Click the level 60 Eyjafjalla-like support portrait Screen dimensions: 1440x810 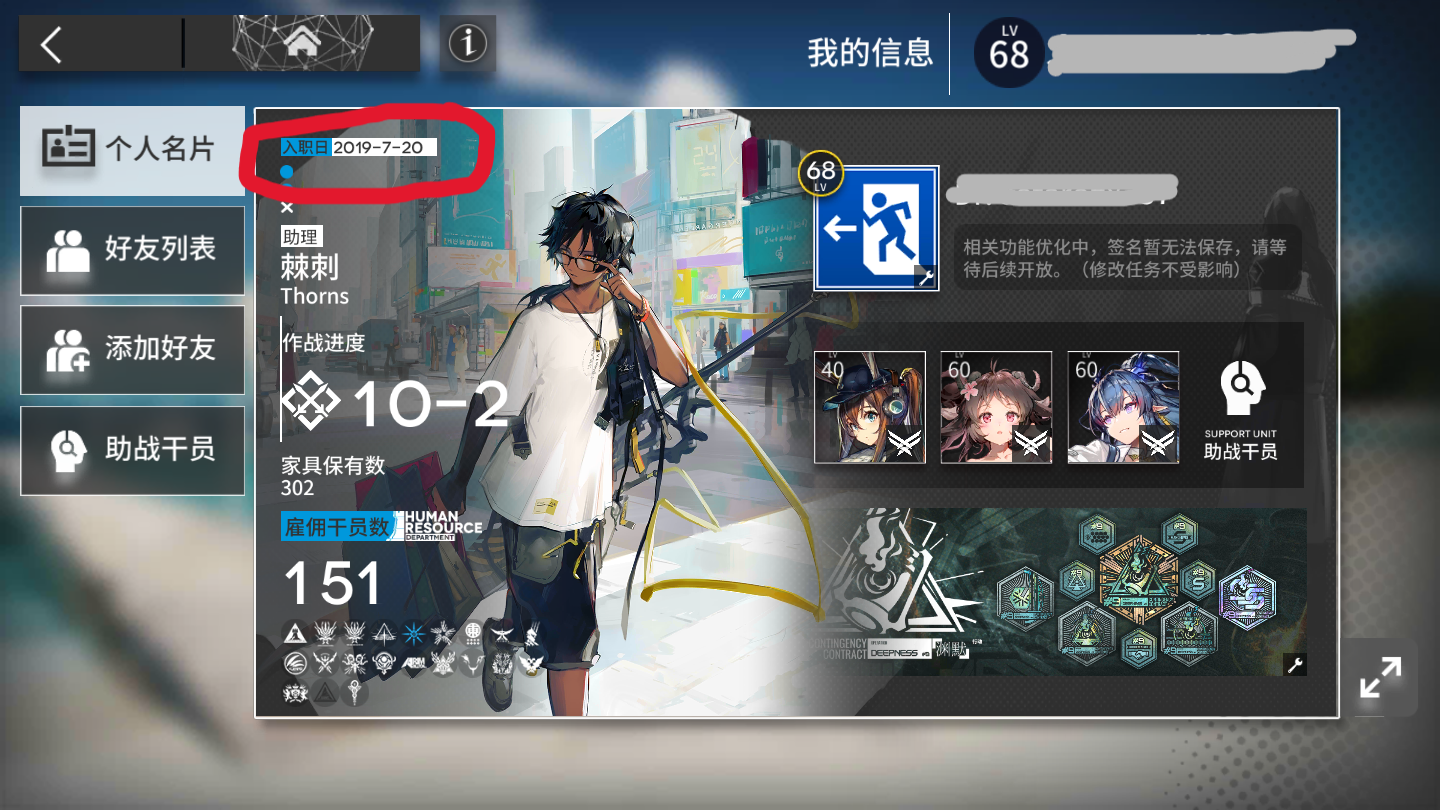996,405
